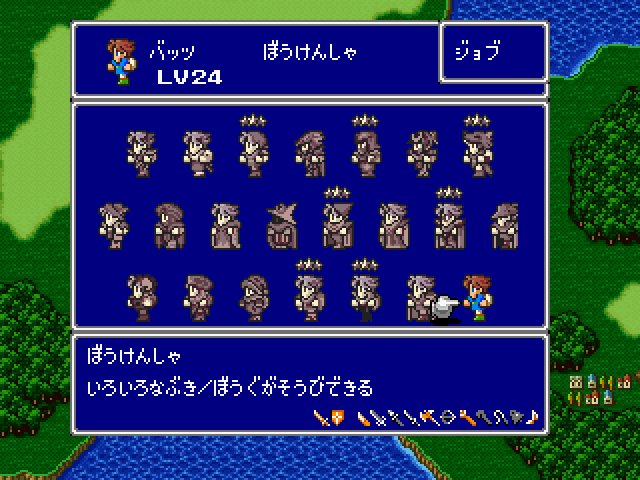Choose the Black Mage with pointy hat

coord(281,225)
